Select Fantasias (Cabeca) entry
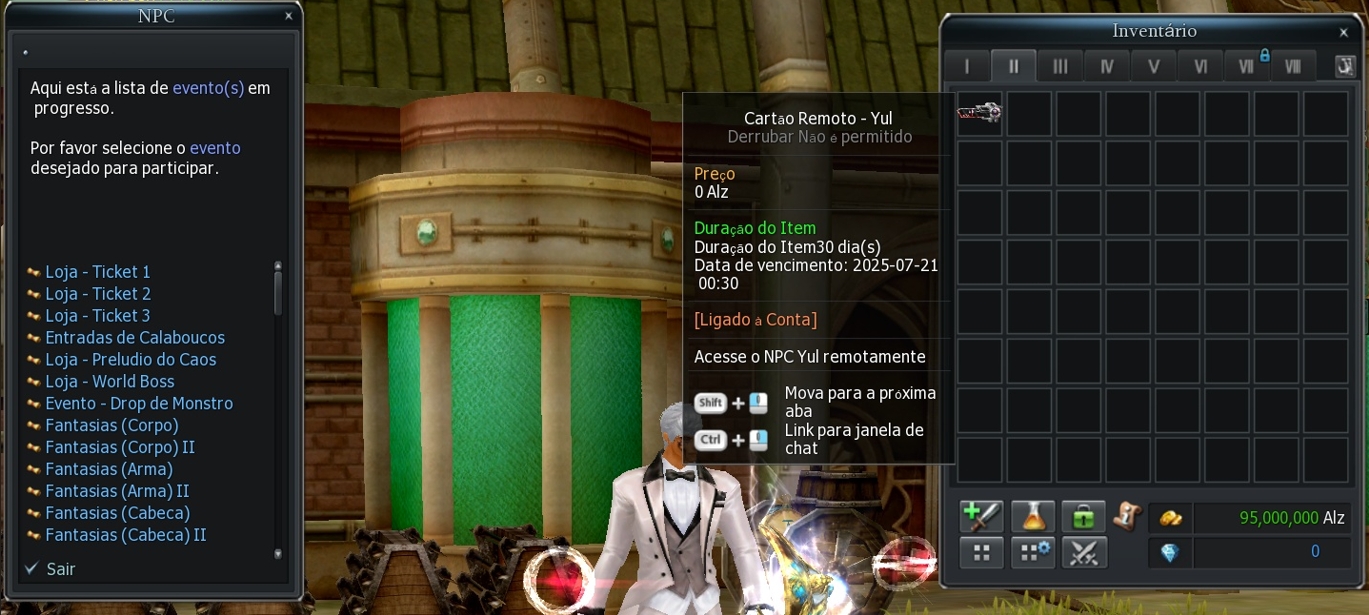Screen dimensions: 1369x615 [x=117, y=513]
